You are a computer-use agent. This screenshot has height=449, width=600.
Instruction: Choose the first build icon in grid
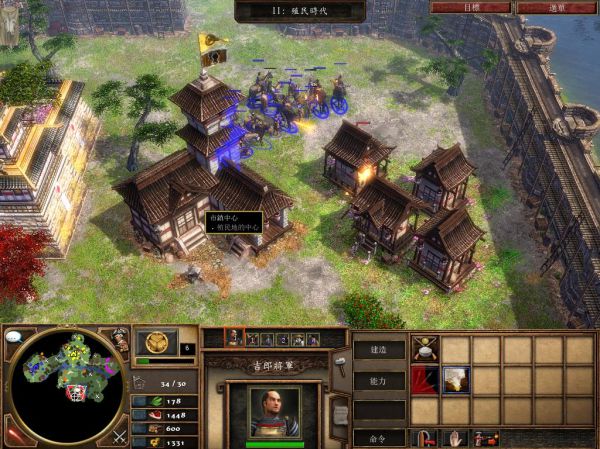(426, 349)
